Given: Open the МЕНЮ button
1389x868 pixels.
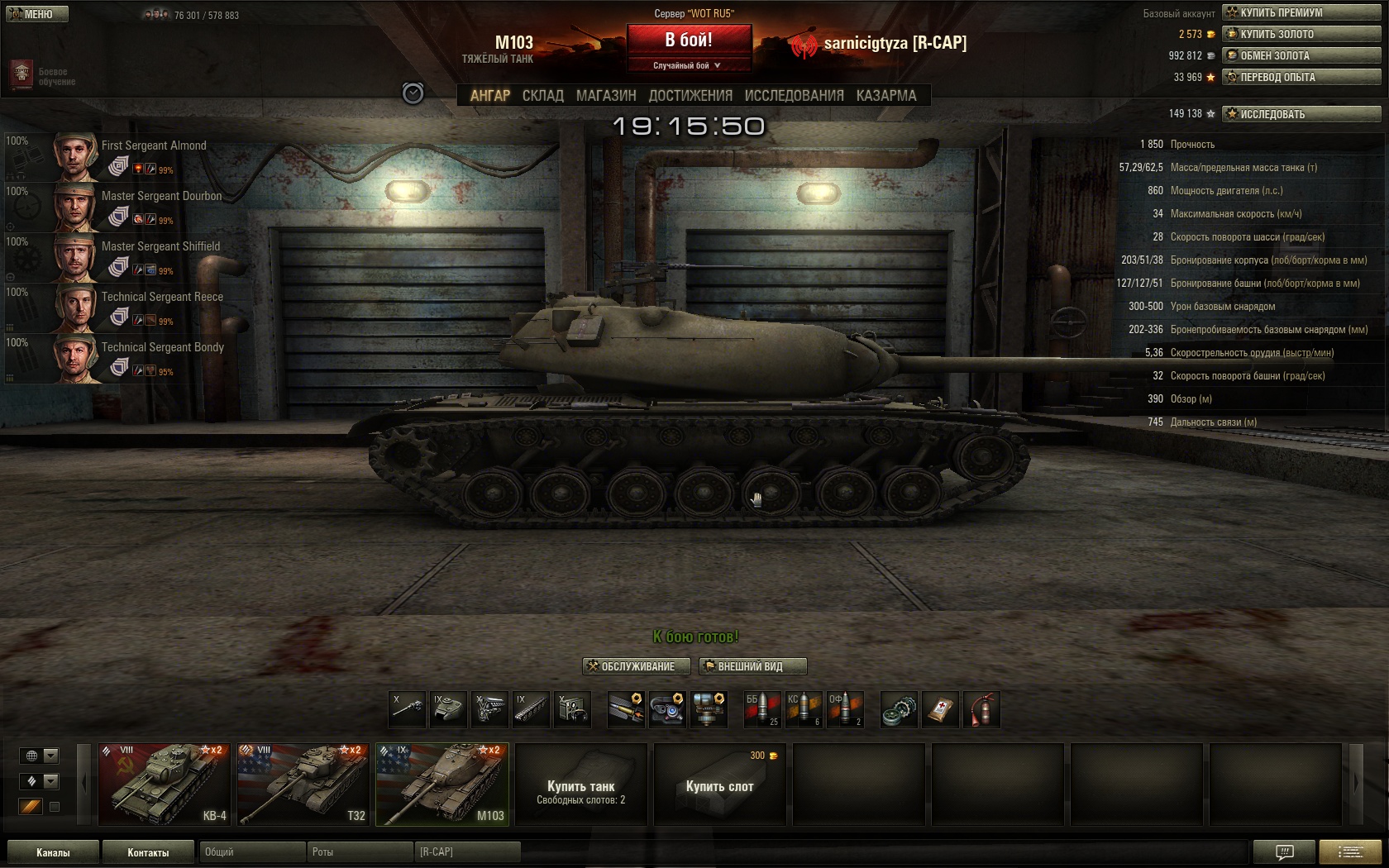Looking at the screenshot, I should point(36,14).
